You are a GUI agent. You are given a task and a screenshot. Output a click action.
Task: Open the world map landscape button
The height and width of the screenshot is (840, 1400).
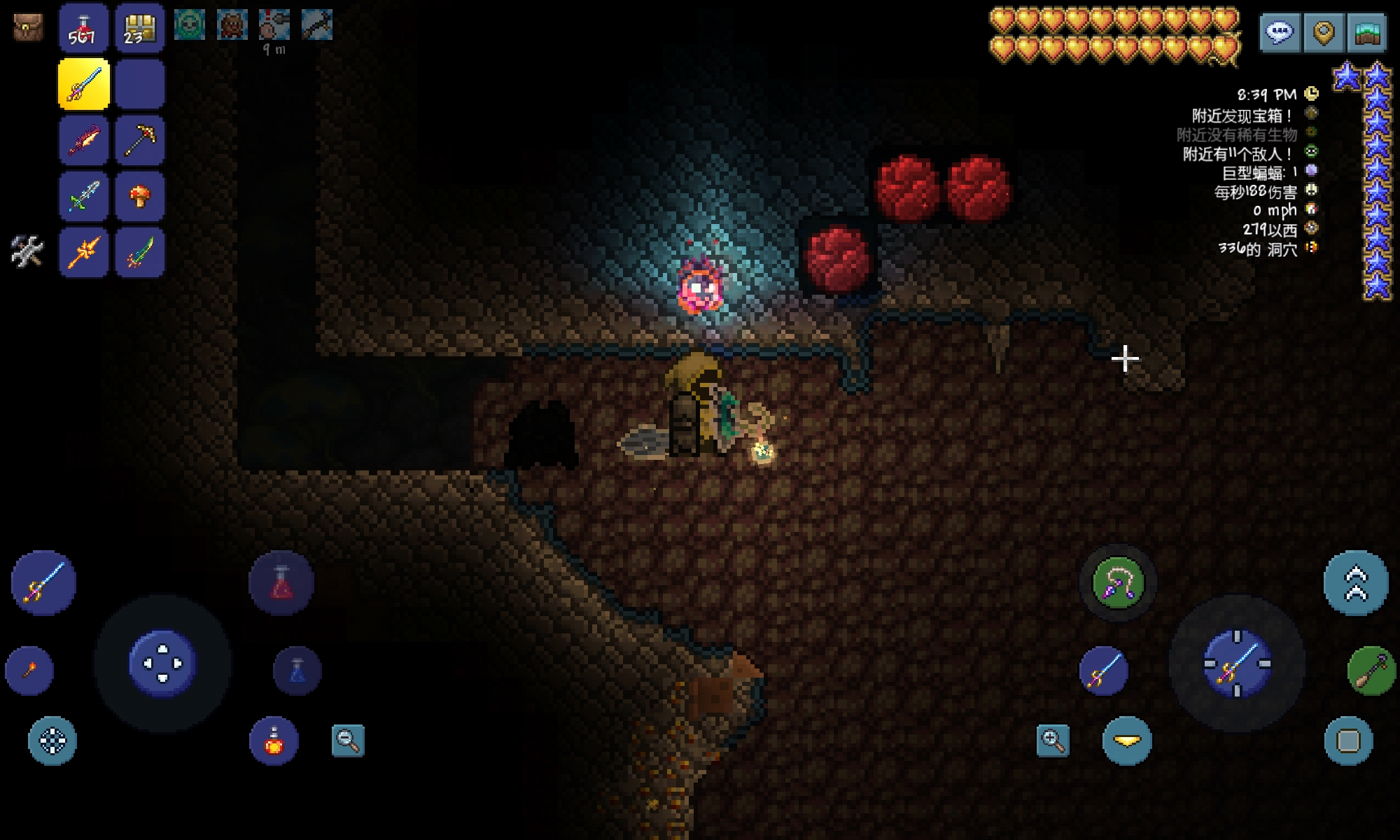click(1366, 32)
